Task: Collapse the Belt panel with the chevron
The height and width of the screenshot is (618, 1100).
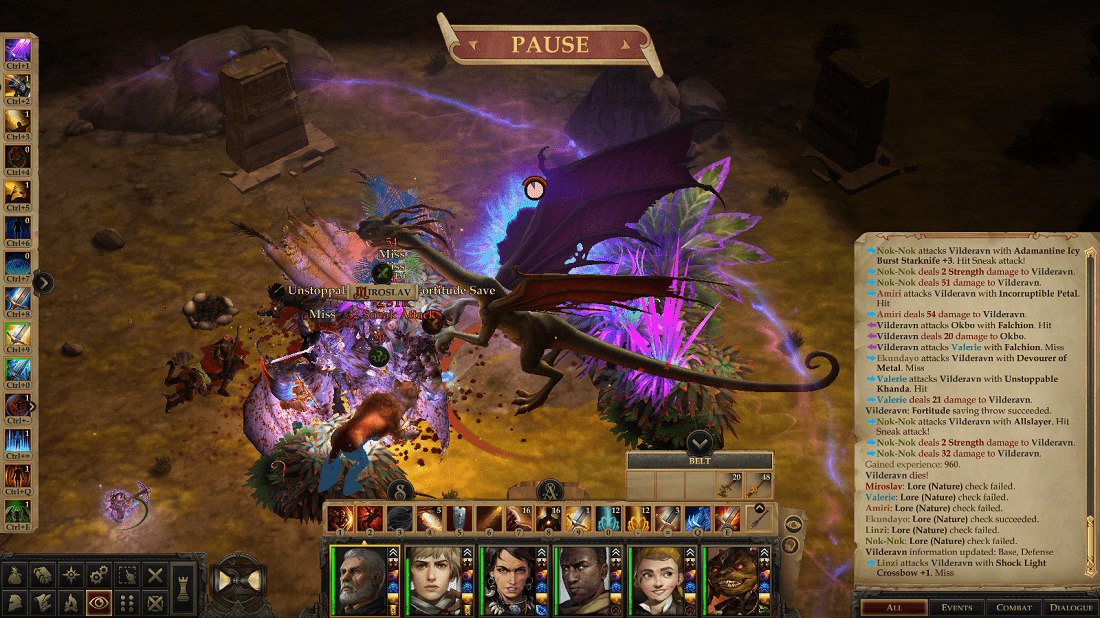Action: (x=699, y=441)
